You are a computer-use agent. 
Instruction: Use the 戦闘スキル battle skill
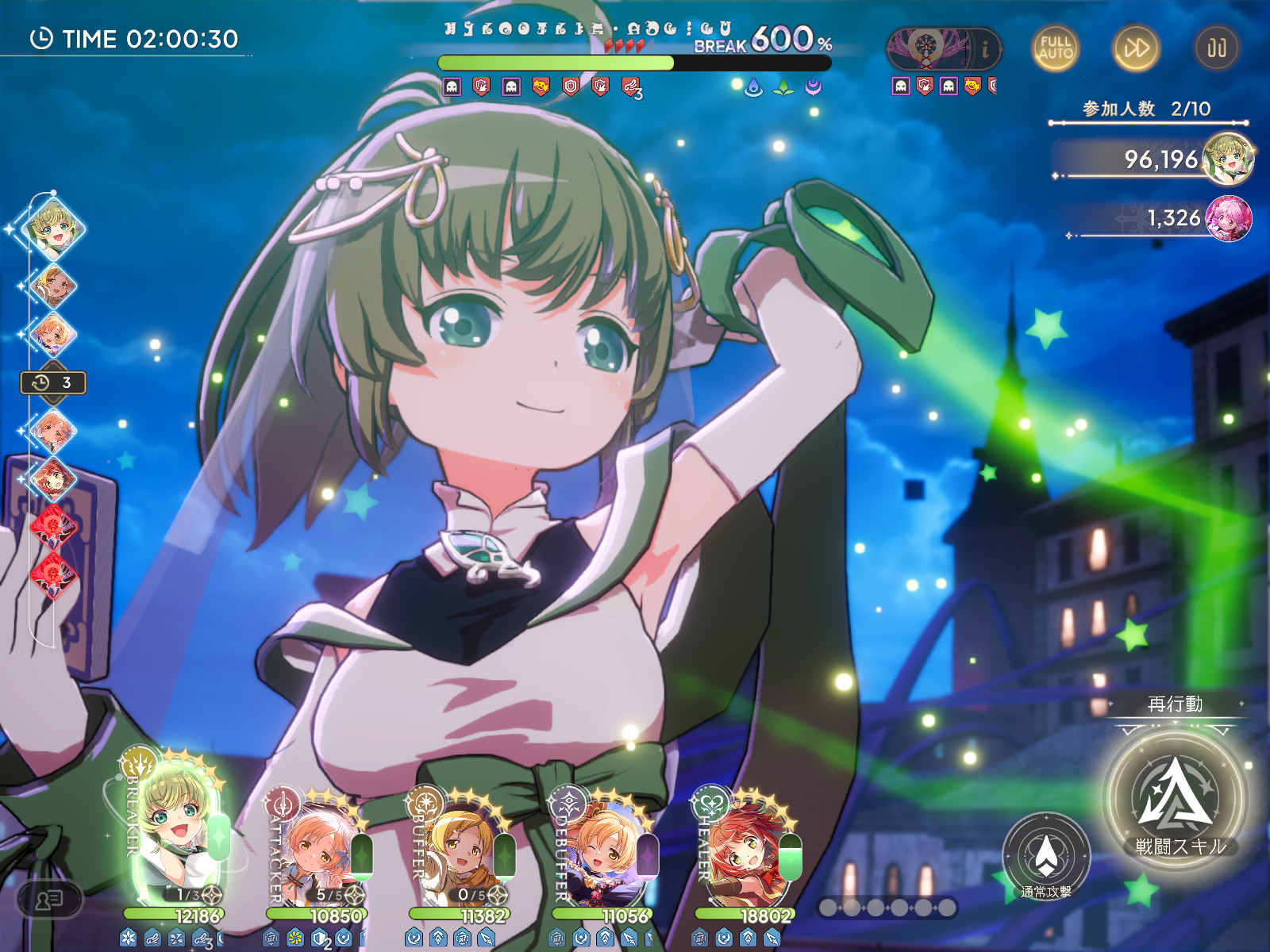1175,797
